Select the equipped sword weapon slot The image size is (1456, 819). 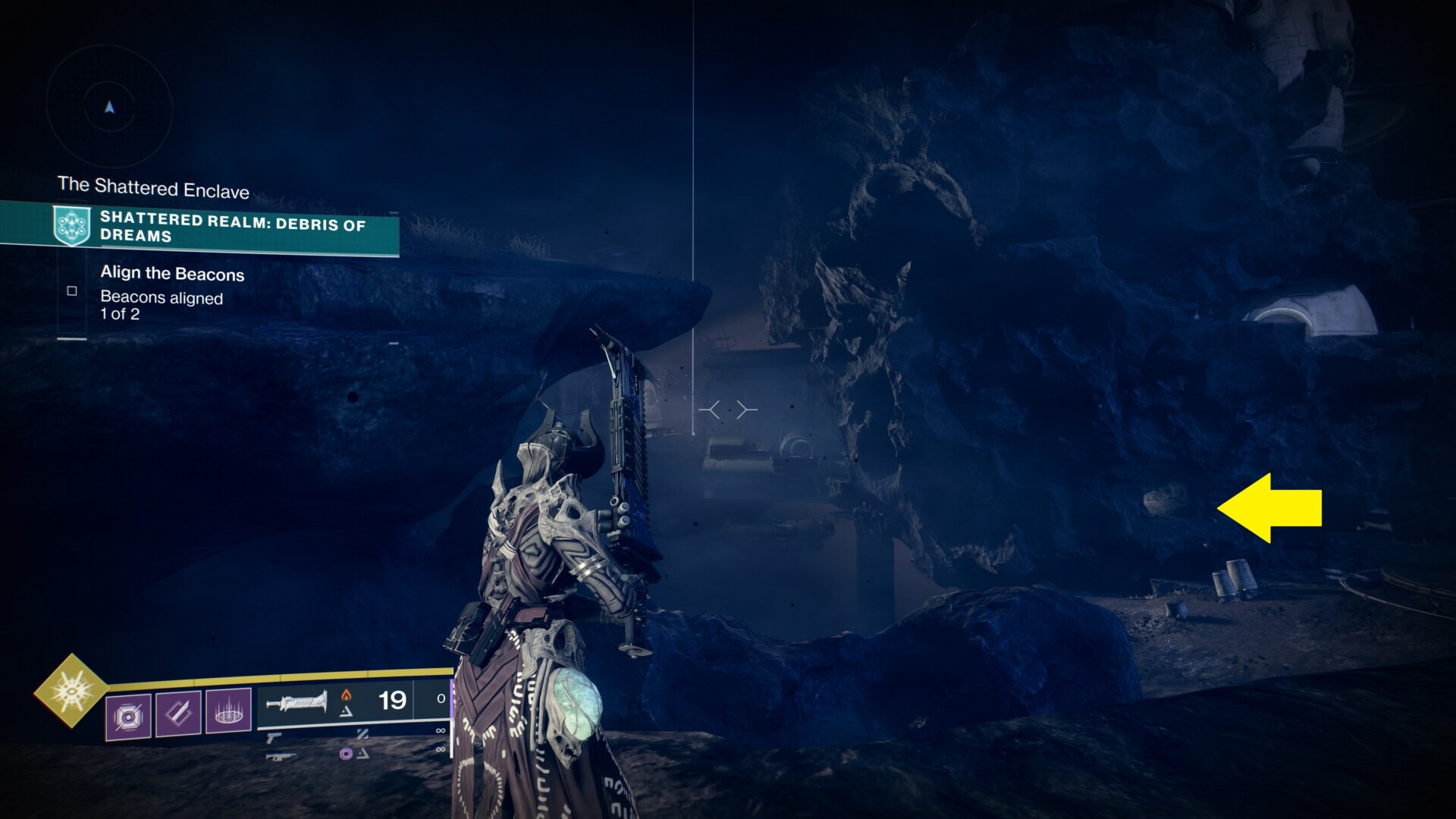(x=297, y=701)
